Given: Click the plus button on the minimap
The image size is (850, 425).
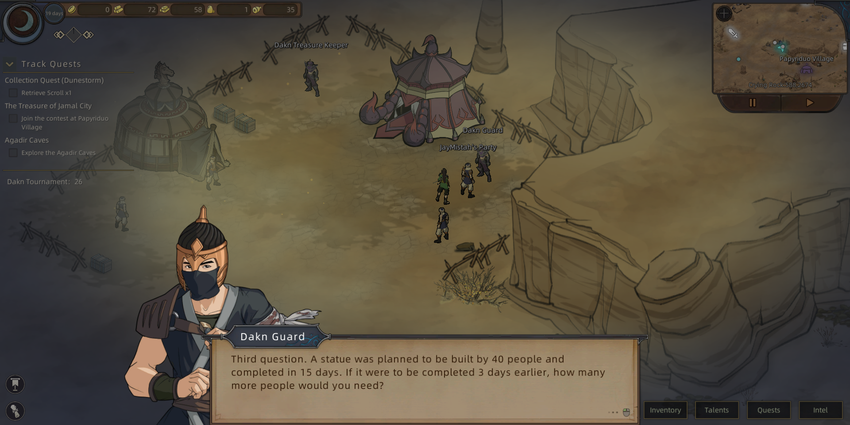Looking at the screenshot, I should (724, 14).
